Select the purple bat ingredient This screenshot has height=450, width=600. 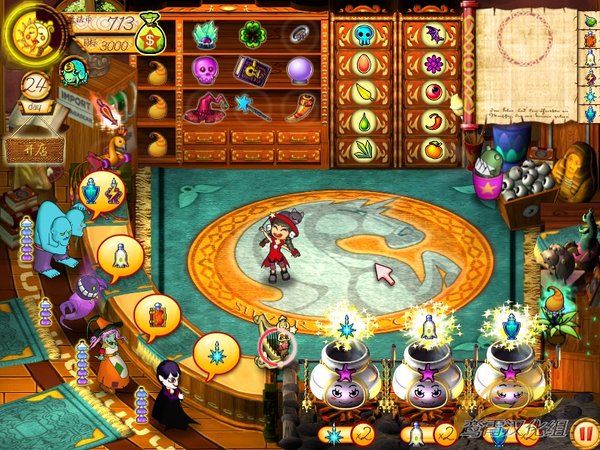pyautogui.click(x=433, y=36)
